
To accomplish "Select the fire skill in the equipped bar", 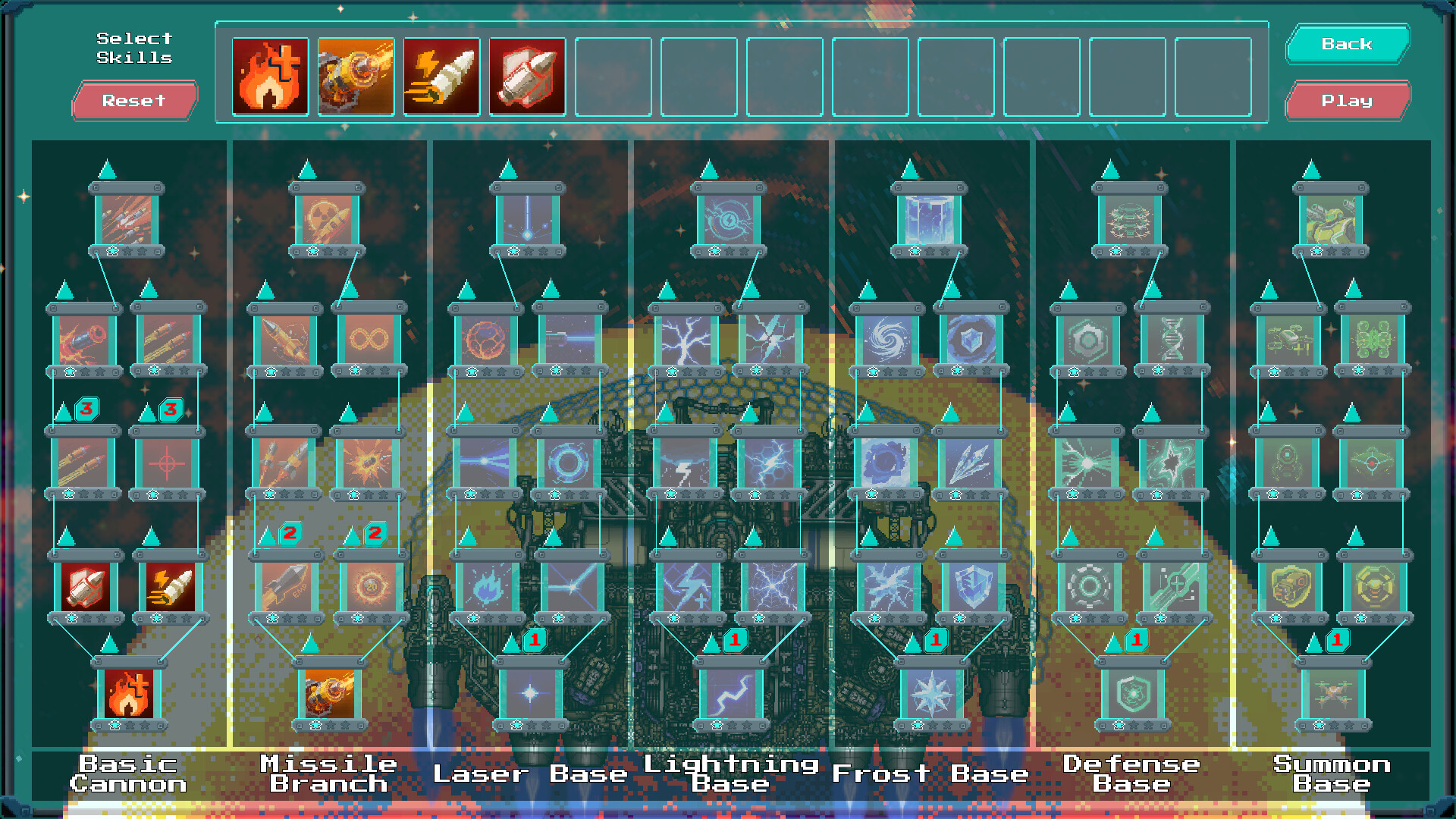I will coord(271,76).
